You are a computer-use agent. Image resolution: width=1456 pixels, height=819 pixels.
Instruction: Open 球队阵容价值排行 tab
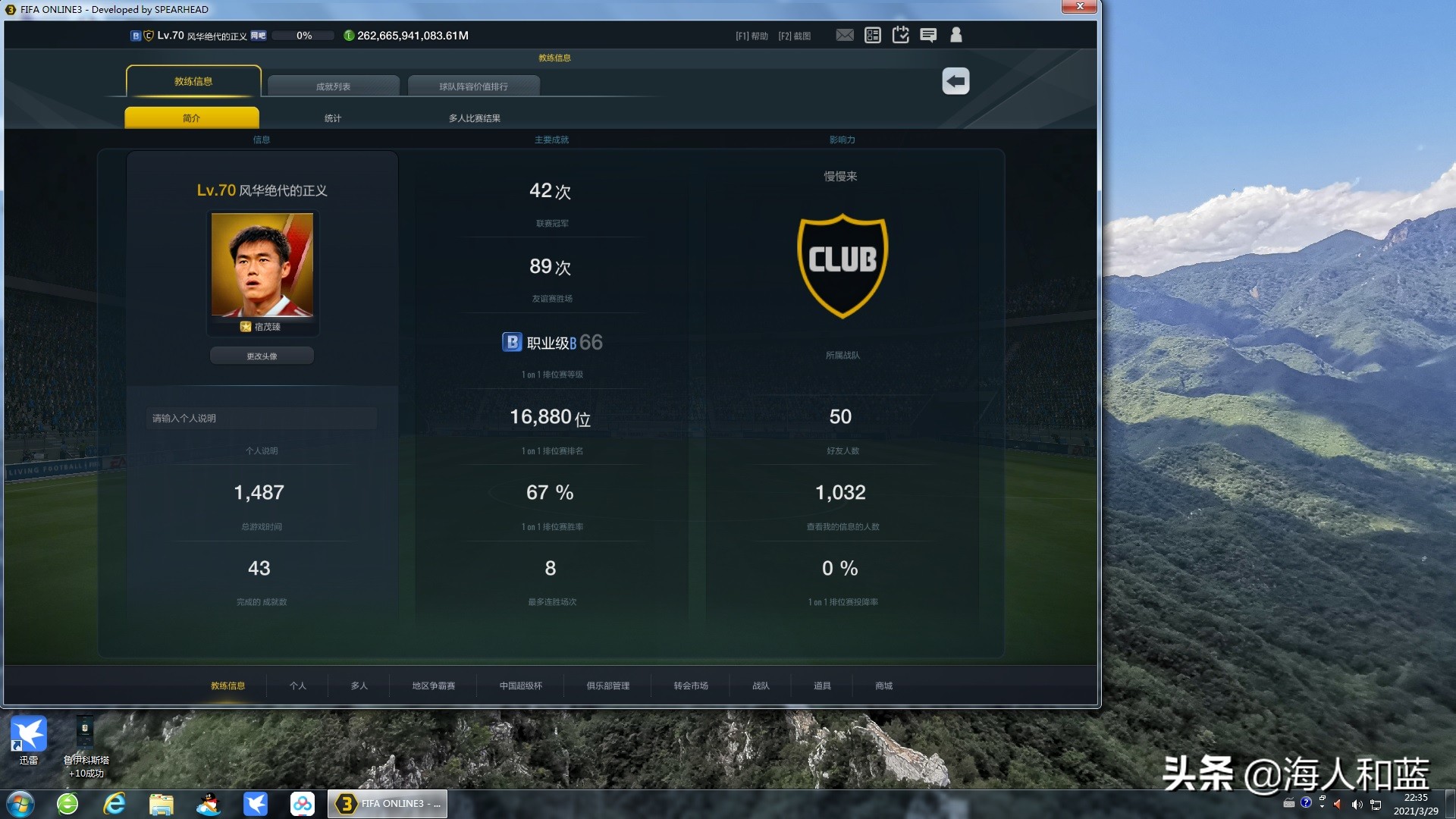point(474,86)
